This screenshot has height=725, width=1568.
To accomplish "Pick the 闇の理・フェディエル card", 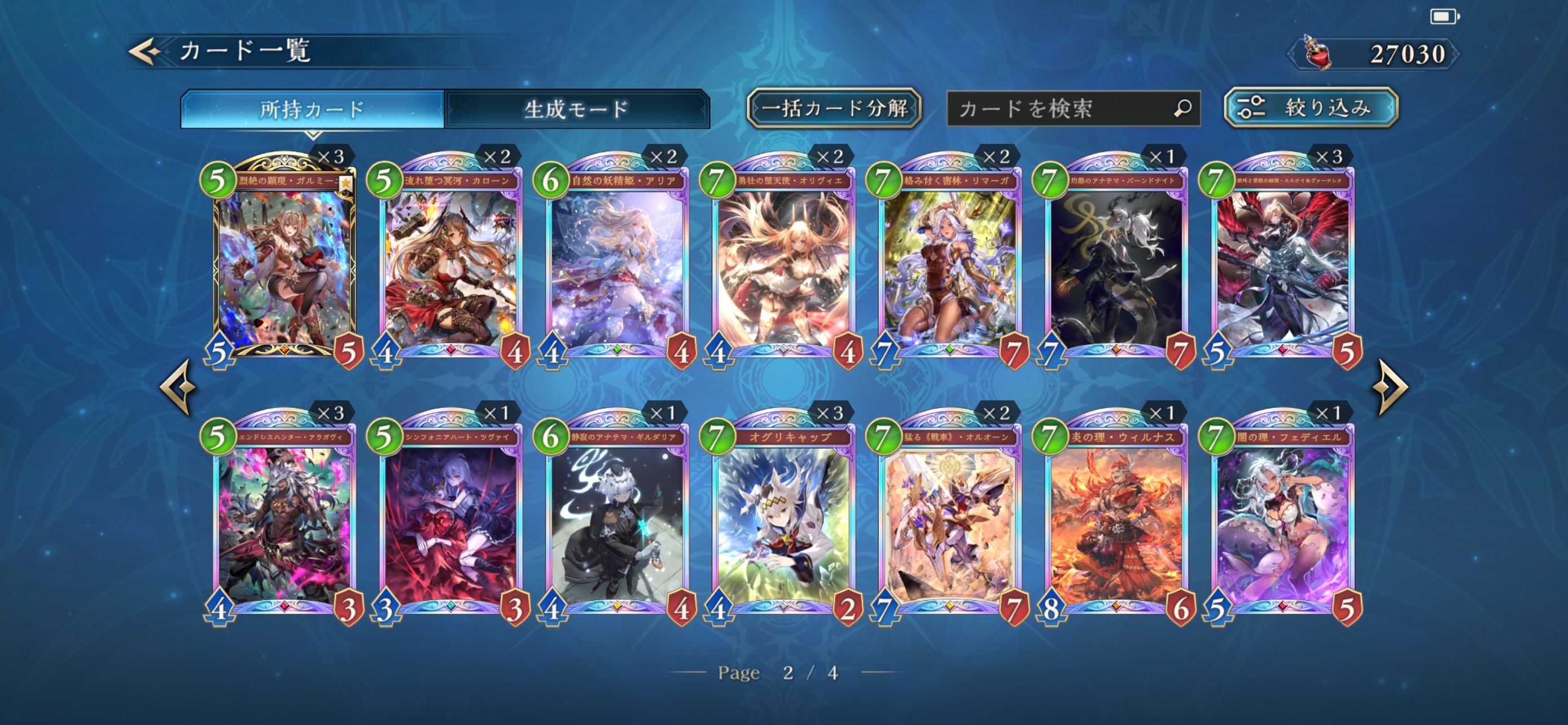I will (x=1282, y=517).
